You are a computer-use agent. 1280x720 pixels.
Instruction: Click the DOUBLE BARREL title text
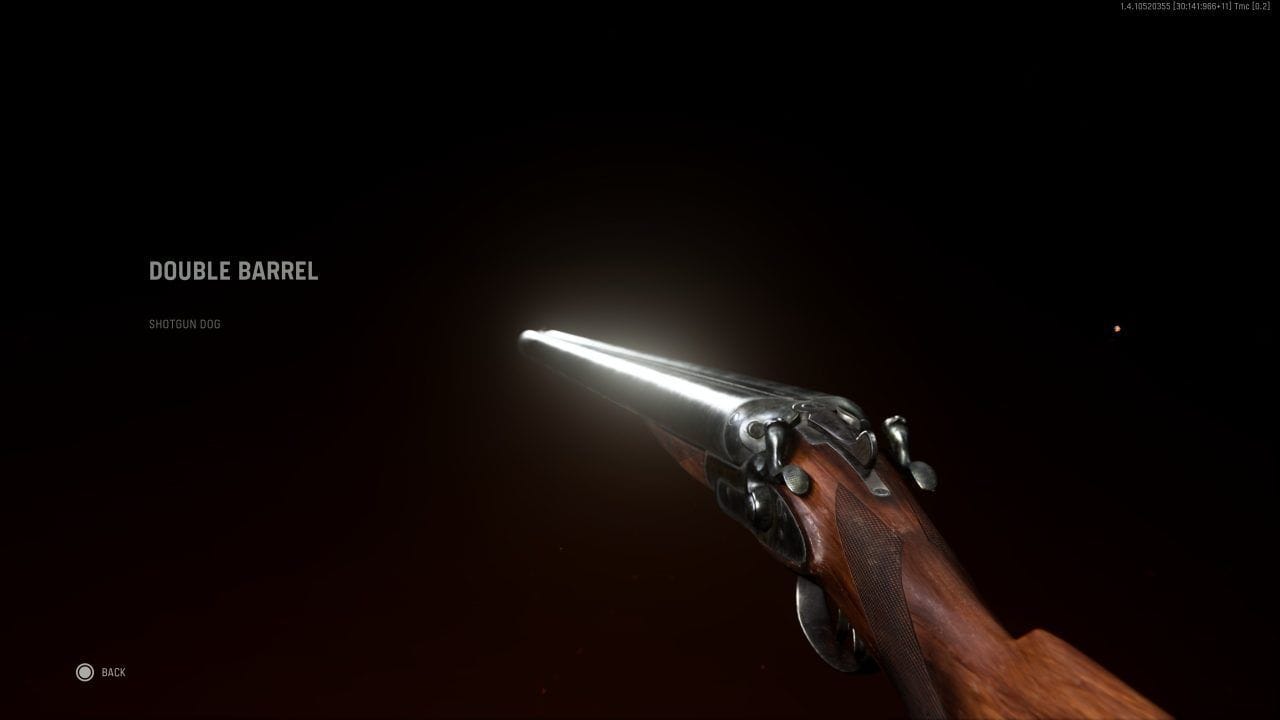pyautogui.click(x=233, y=271)
